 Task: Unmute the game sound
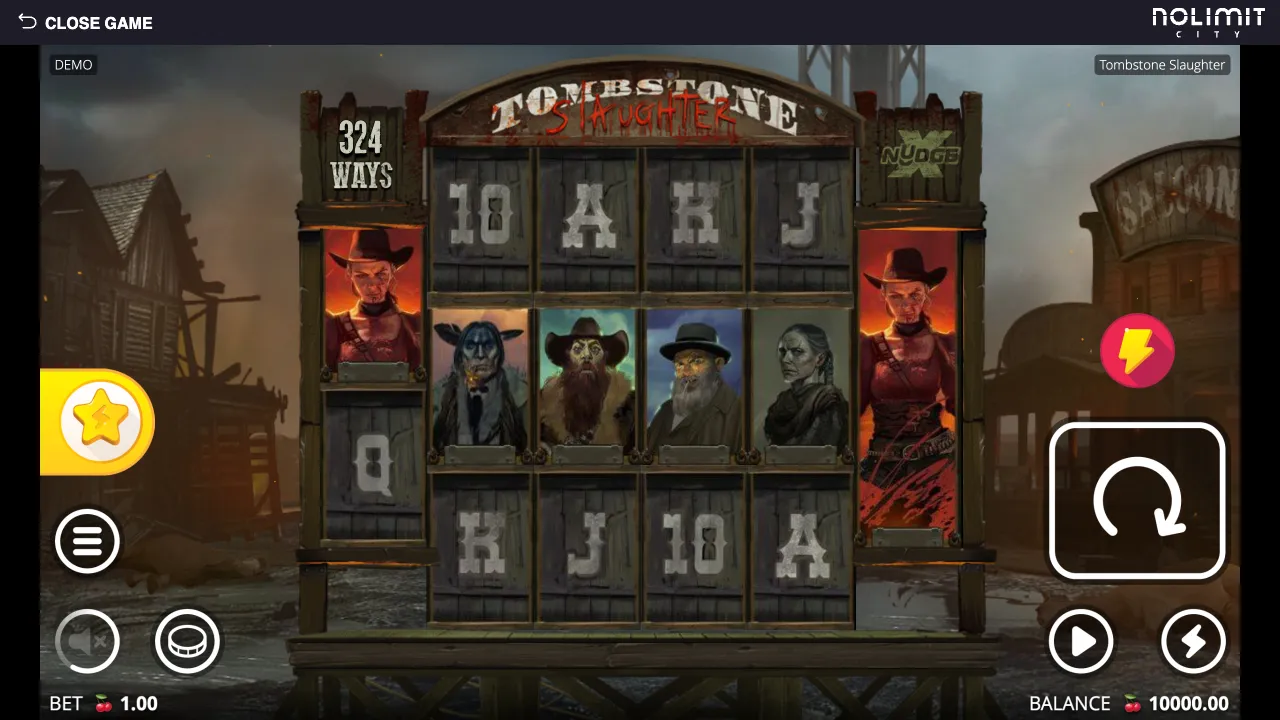(x=87, y=641)
